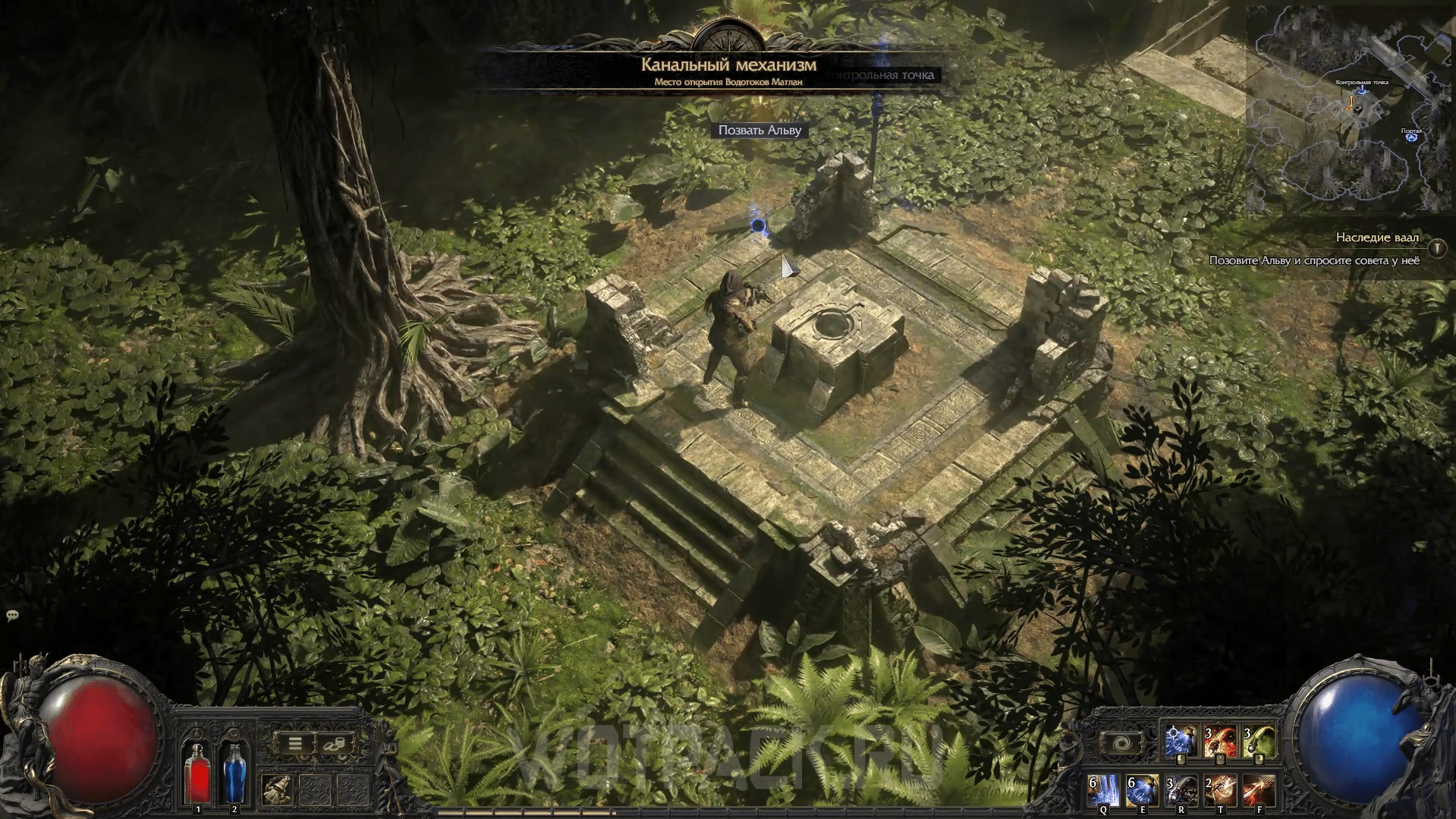Activate the green gas grenade skill
This screenshot has height=819, width=1456.
click(x=1259, y=742)
